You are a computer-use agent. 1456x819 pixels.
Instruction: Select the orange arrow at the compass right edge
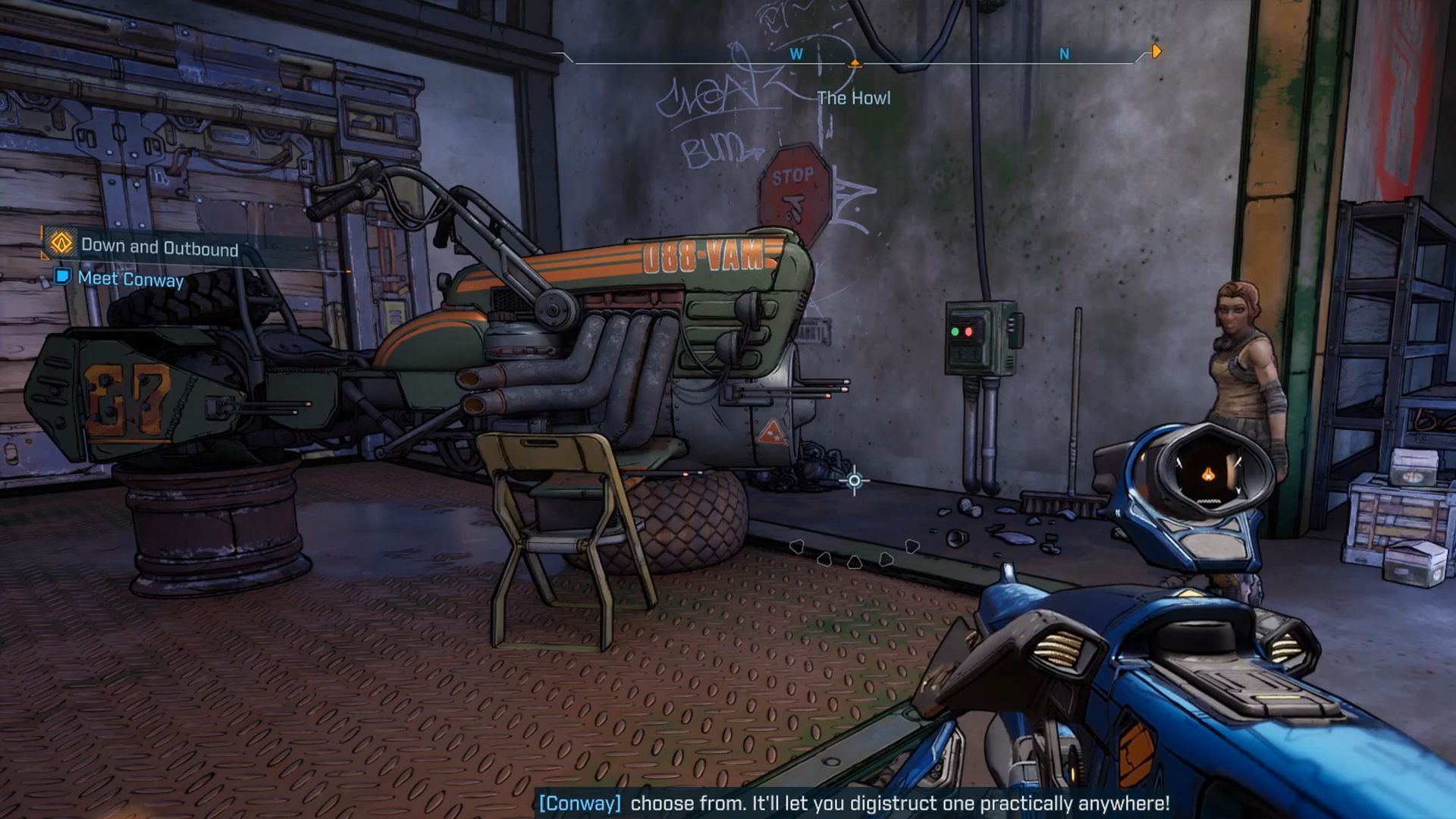point(1153,52)
